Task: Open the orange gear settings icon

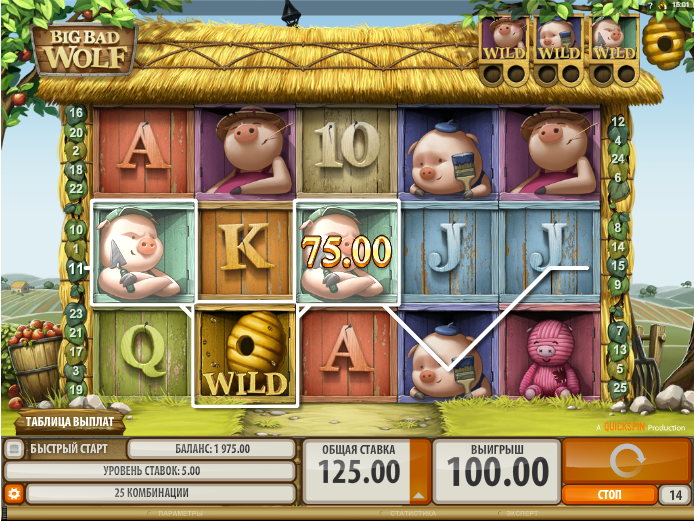Action: [14, 493]
